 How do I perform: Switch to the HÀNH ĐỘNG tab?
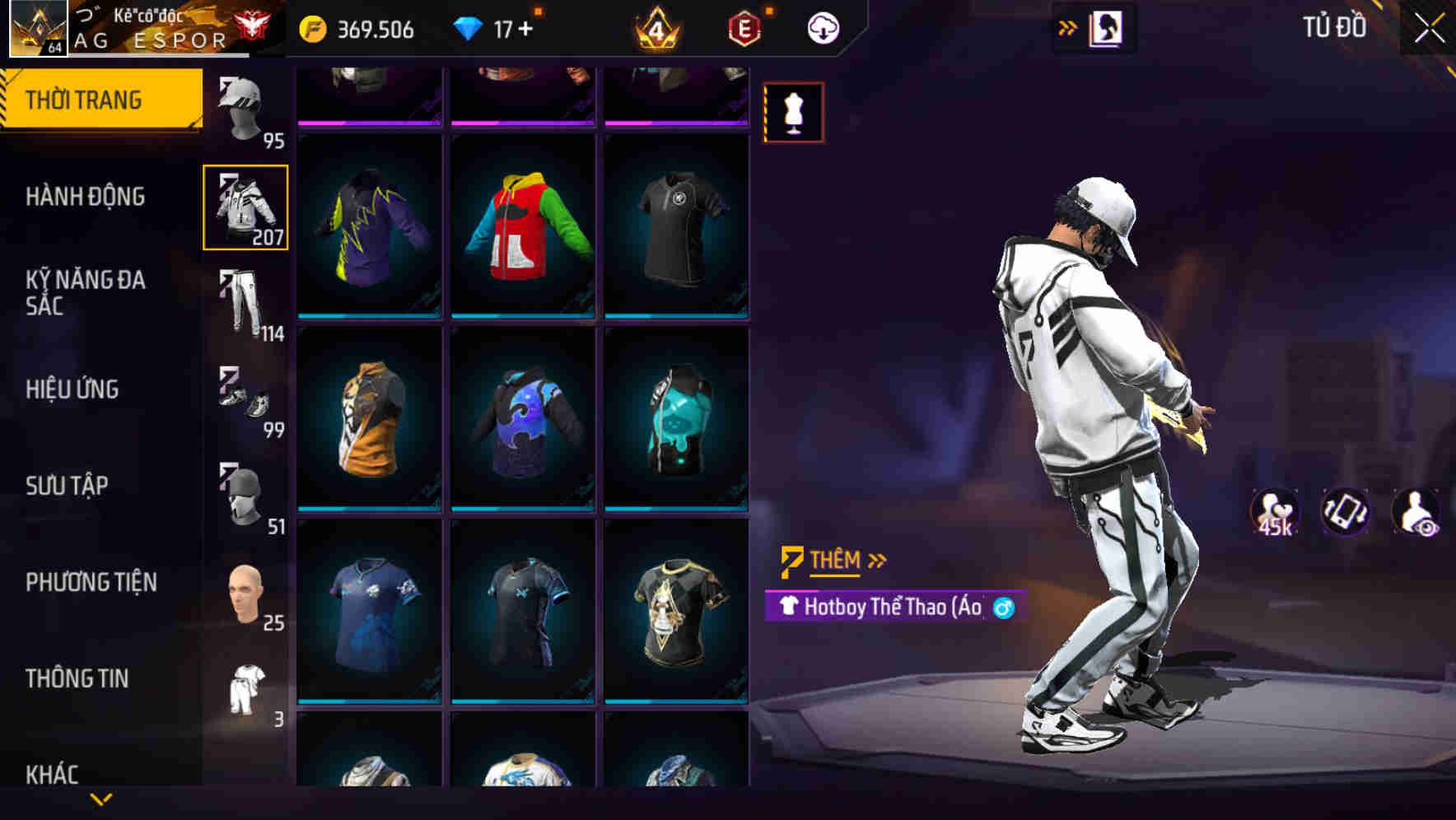coord(86,198)
